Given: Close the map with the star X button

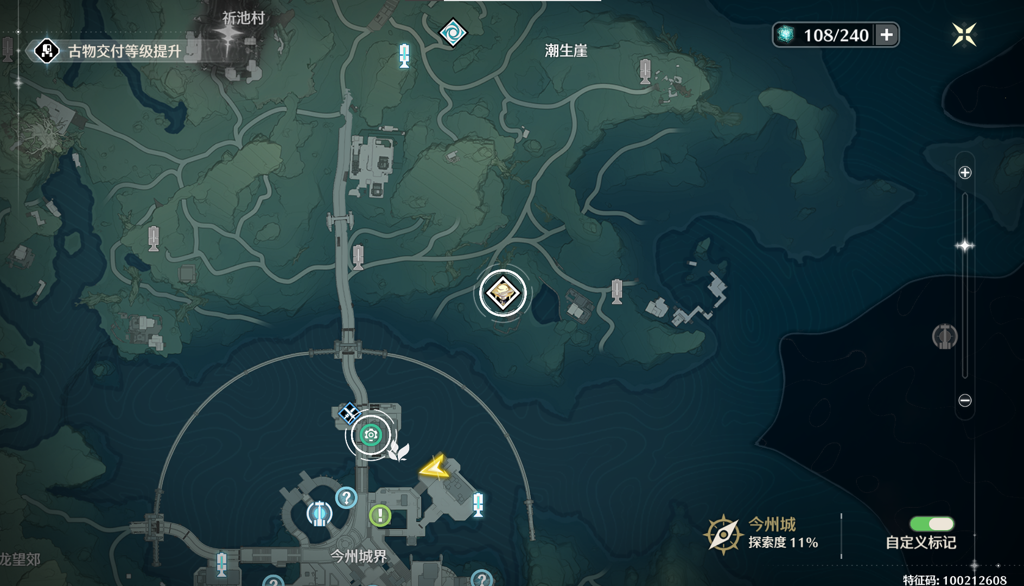Looking at the screenshot, I should pos(964,35).
